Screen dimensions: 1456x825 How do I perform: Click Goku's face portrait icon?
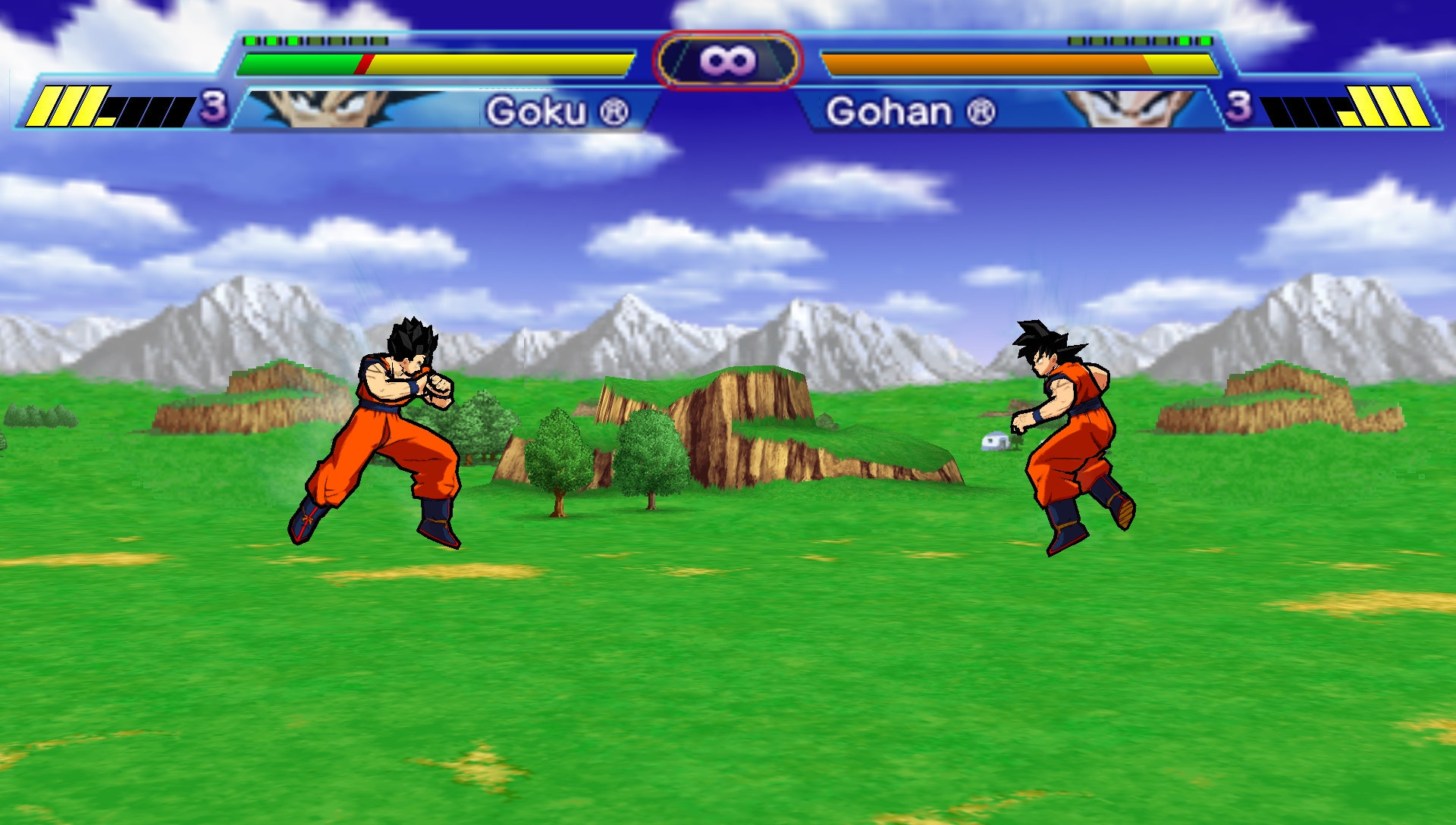pyautogui.click(x=318, y=110)
